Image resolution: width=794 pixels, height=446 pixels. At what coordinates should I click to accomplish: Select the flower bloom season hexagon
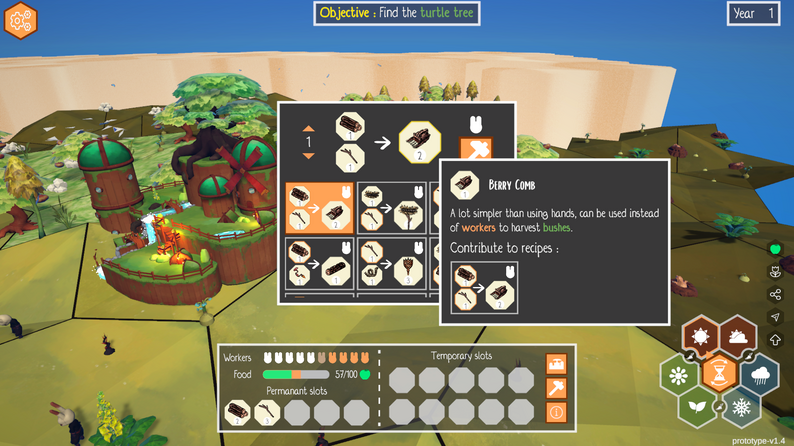(680, 374)
